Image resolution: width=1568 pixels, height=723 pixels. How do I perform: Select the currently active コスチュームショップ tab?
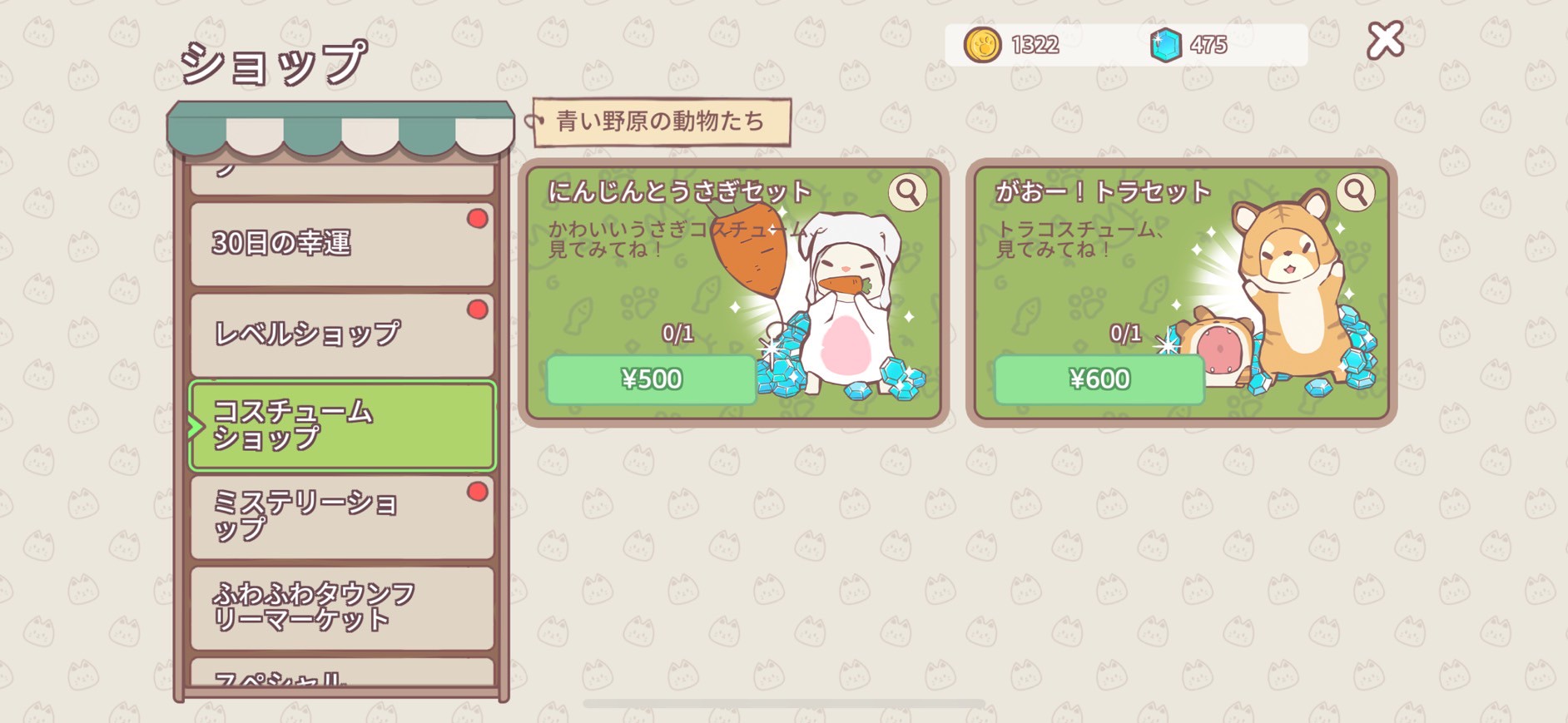pos(341,427)
